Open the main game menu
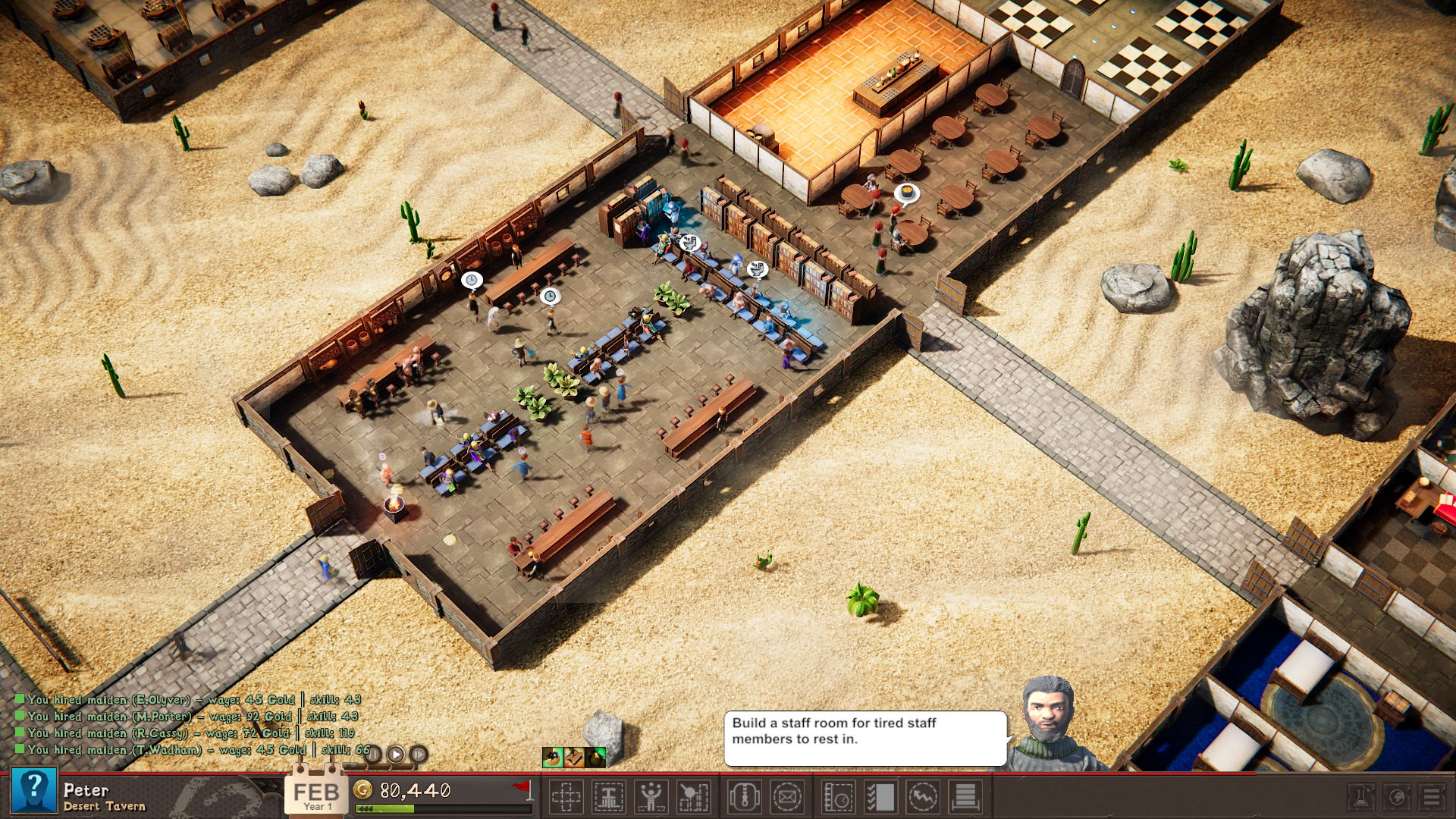The image size is (1456, 819). click(1433, 797)
